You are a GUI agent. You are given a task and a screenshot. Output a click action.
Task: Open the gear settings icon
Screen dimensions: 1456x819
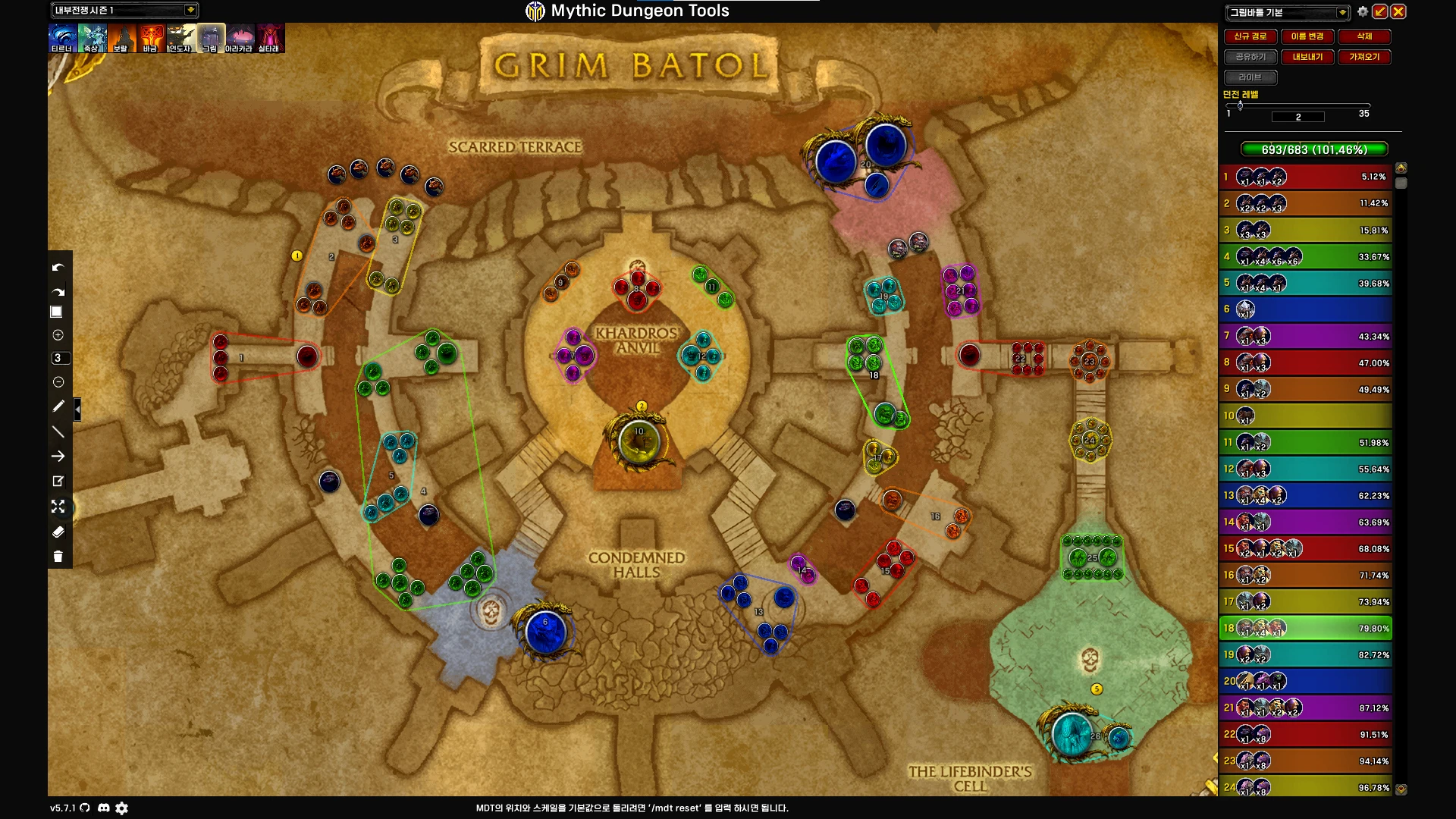[x=1363, y=11]
